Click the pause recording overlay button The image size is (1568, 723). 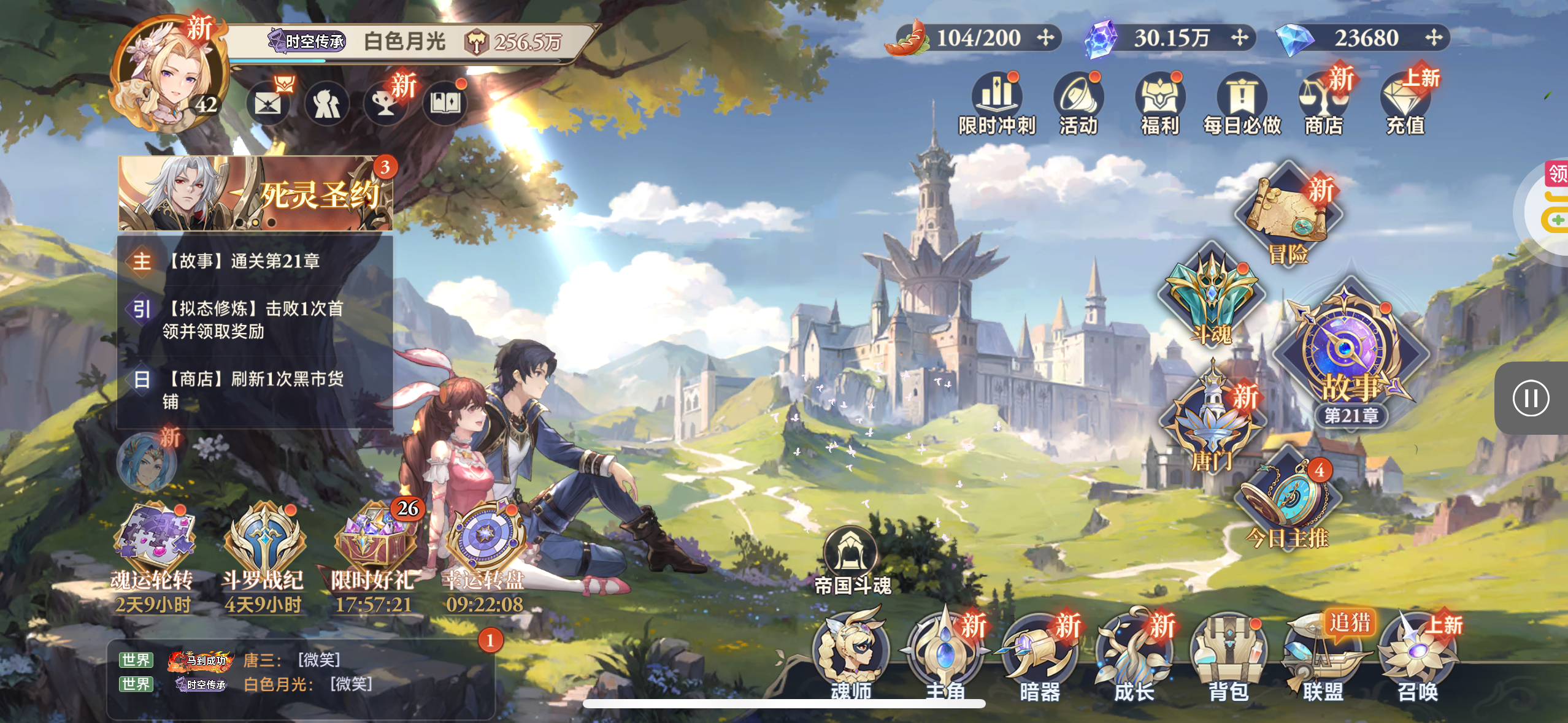[1531, 399]
